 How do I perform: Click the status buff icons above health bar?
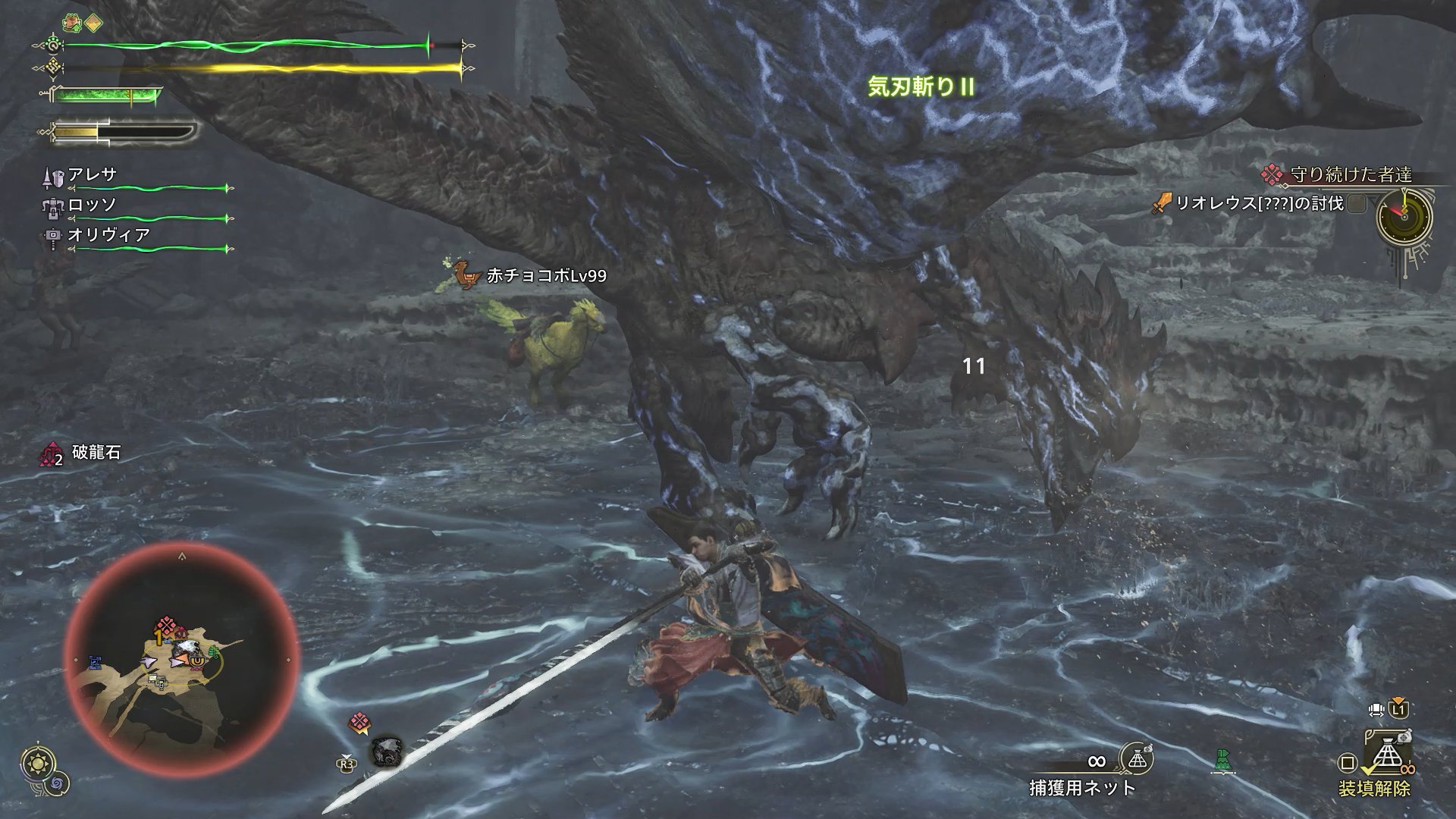83,23
